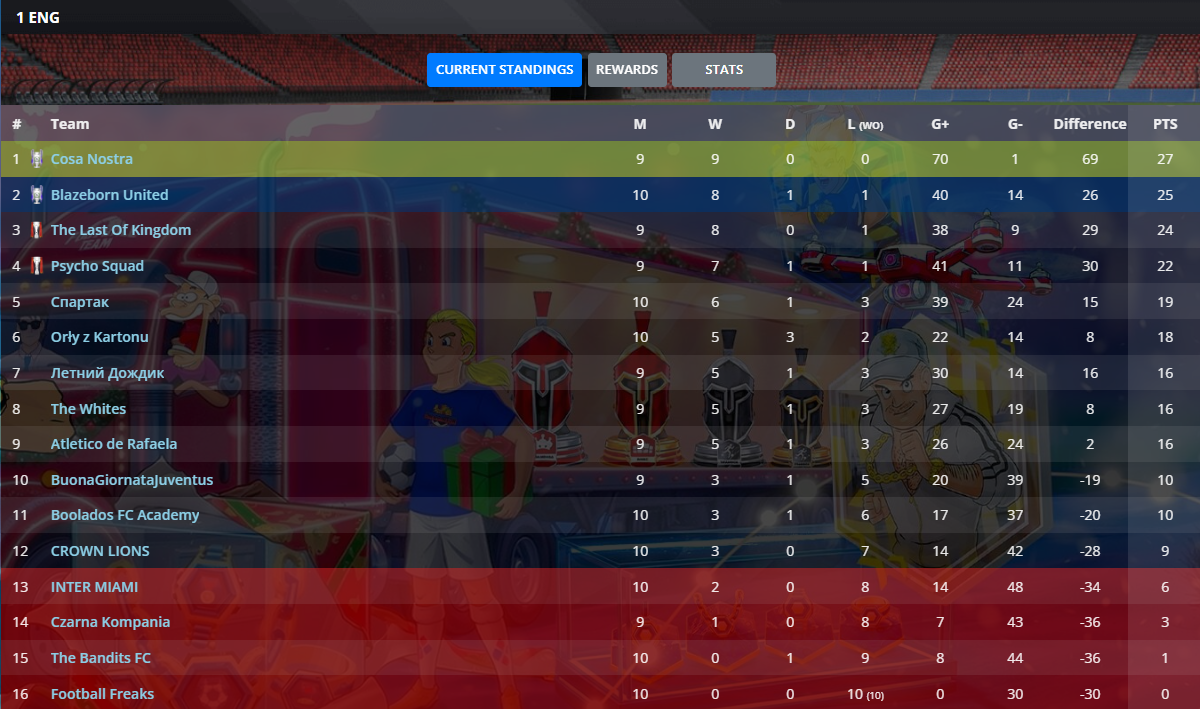1200x709 pixels.
Task: Open the Football Freaks team page
Action: pos(102,694)
